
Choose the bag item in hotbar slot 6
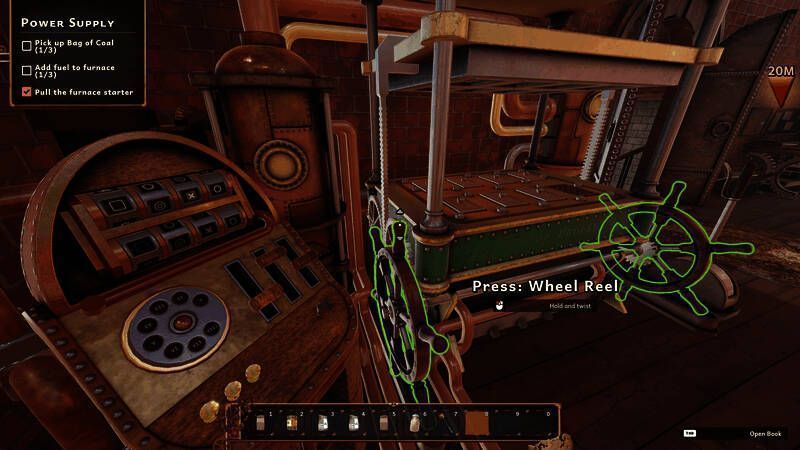click(x=416, y=424)
